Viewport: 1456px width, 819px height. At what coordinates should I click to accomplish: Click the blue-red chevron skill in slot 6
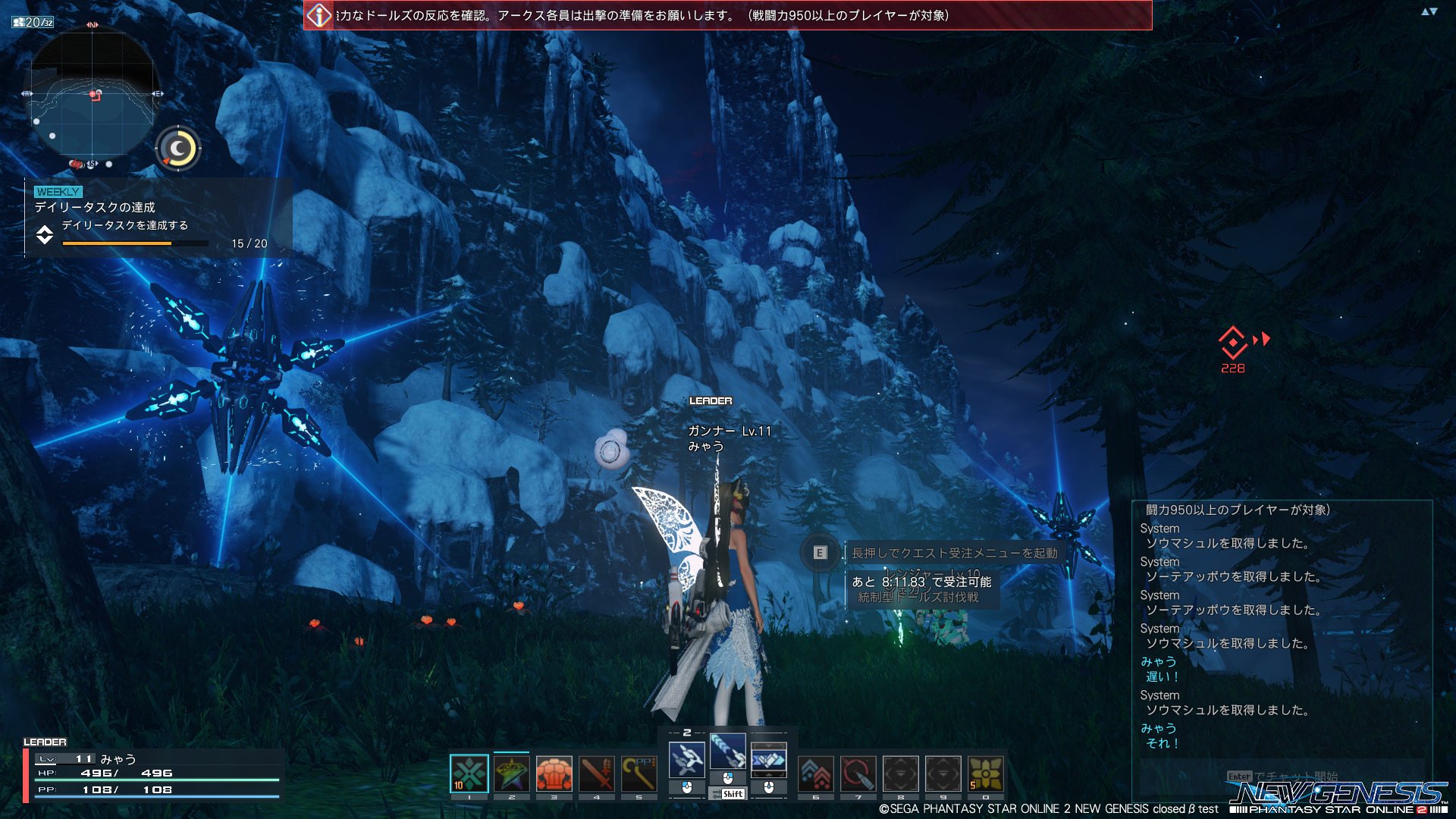coord(816,774)
